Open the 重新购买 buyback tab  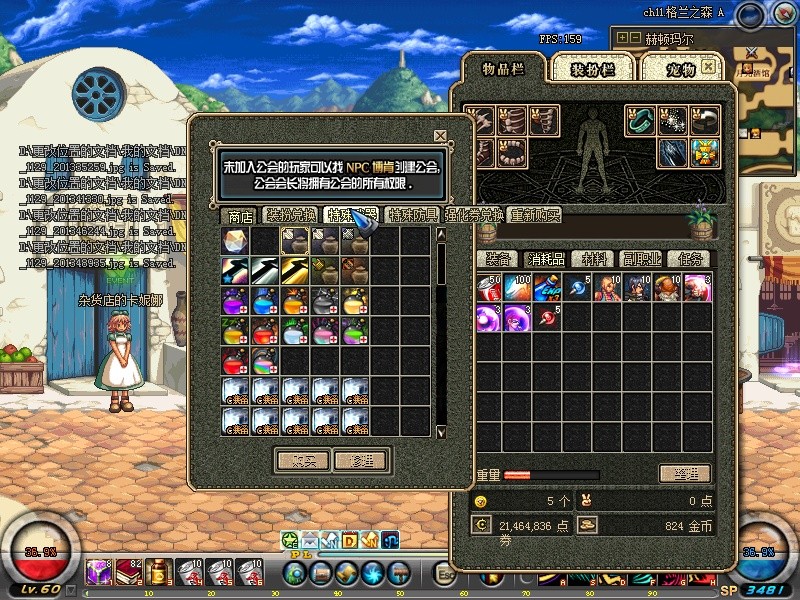pyautogui.click(x=535, y=215)
